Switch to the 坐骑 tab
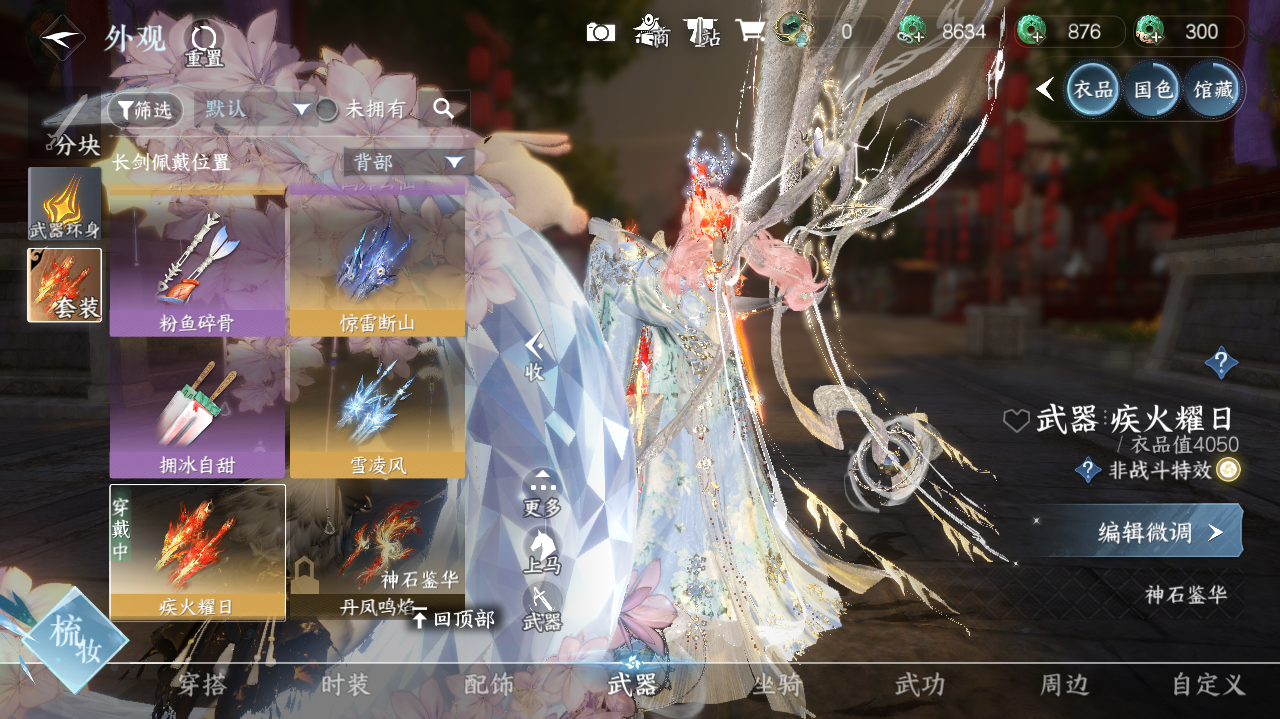This screenshot has height=719, width=1280. (777, 685)
